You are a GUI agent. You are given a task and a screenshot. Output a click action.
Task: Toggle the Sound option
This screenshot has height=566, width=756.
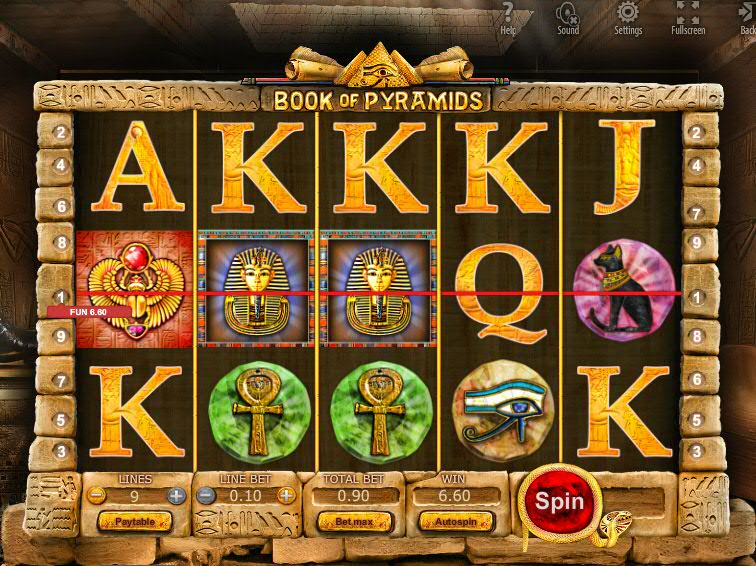pyautogui.click(x=568, y=17)
